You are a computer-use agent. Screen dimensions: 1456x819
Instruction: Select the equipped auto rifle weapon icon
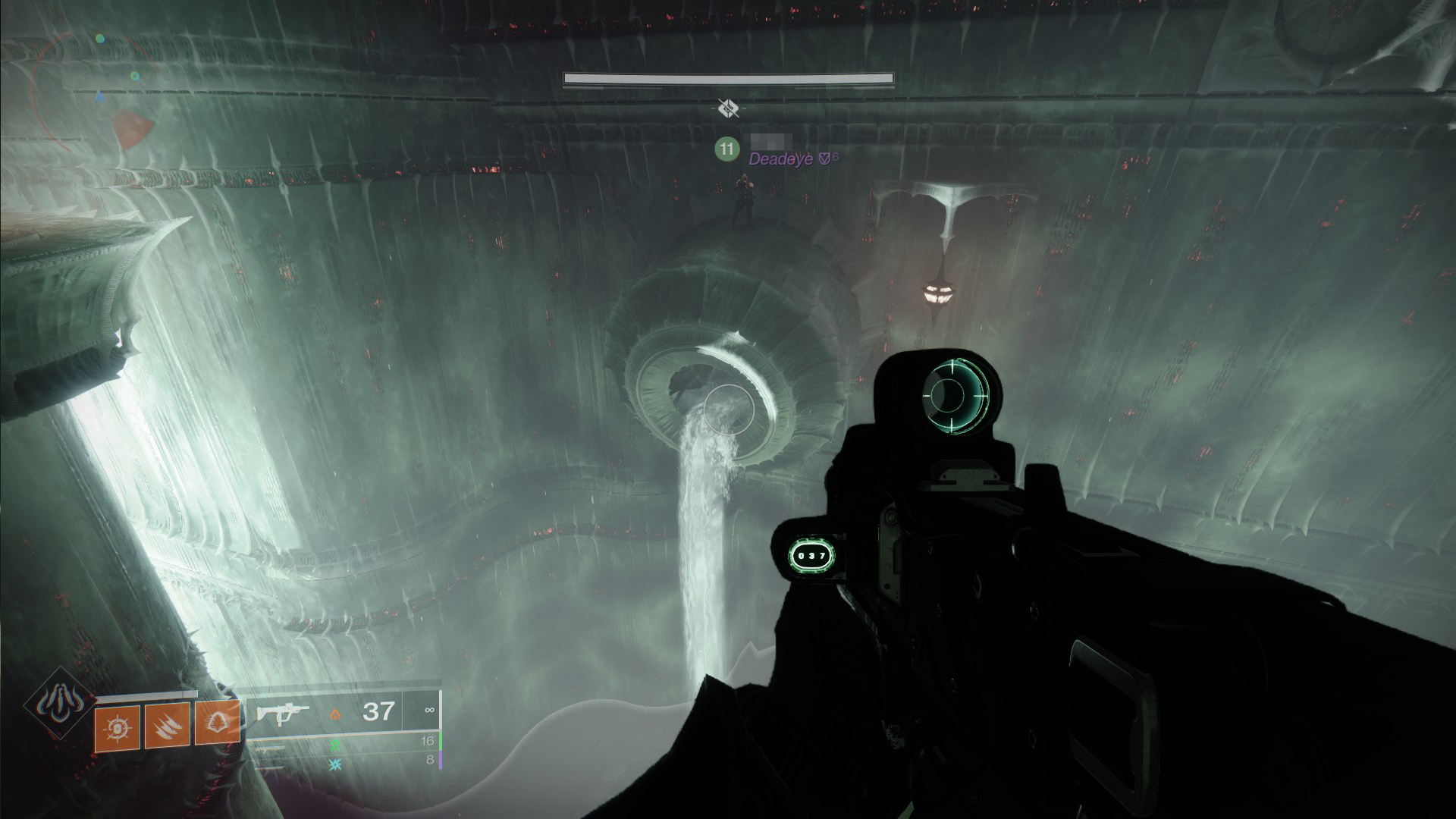pyautogui.click(x=282, y=713)
